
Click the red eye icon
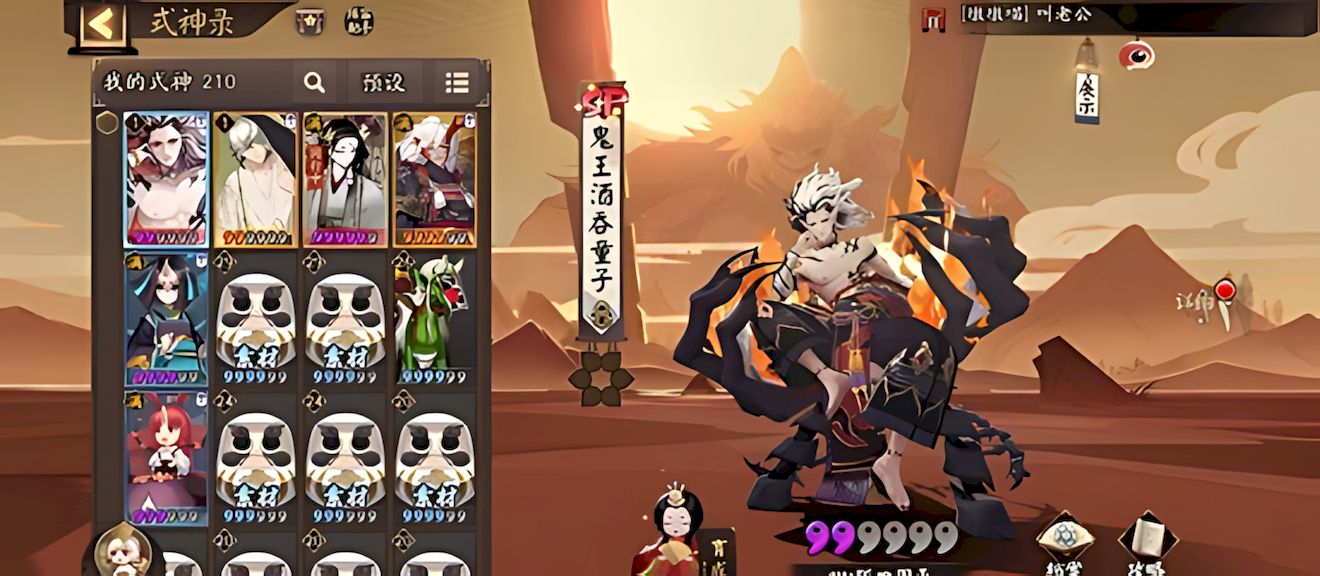(x=1136, y=55)
